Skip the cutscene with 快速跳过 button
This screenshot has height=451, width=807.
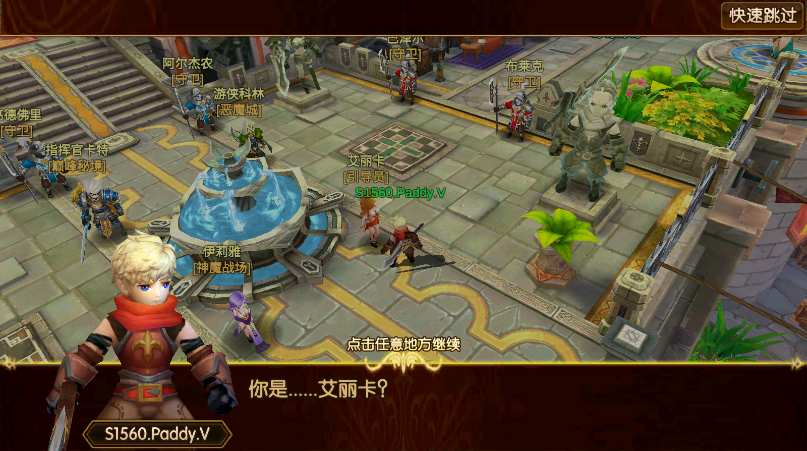coord(762,16)
